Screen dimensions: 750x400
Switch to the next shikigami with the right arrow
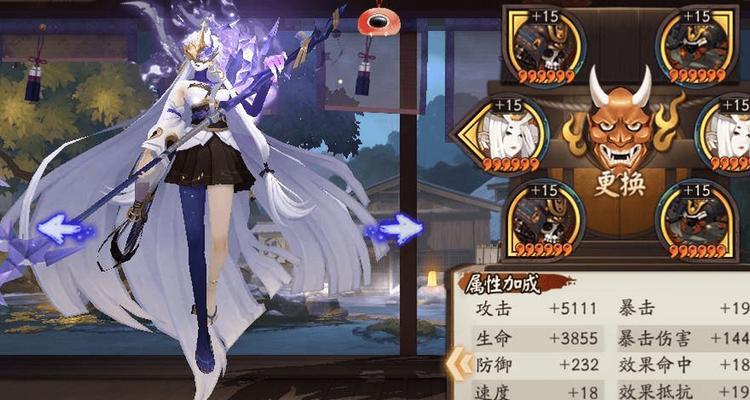pyautogui.click(x=395, y=231)
